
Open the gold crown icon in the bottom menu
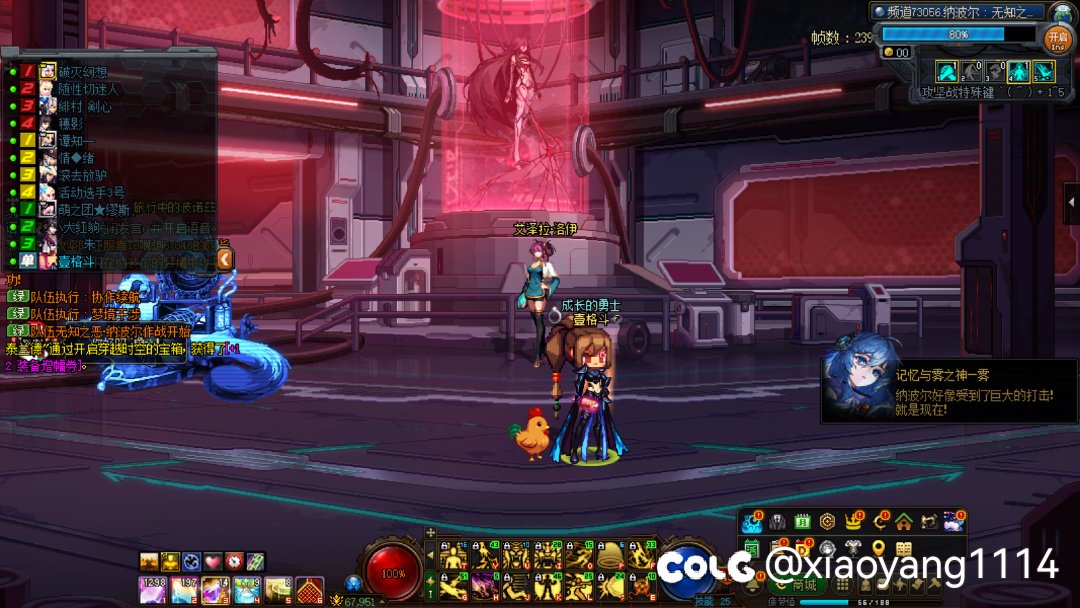pyautogui.click(x=854, y=521)
